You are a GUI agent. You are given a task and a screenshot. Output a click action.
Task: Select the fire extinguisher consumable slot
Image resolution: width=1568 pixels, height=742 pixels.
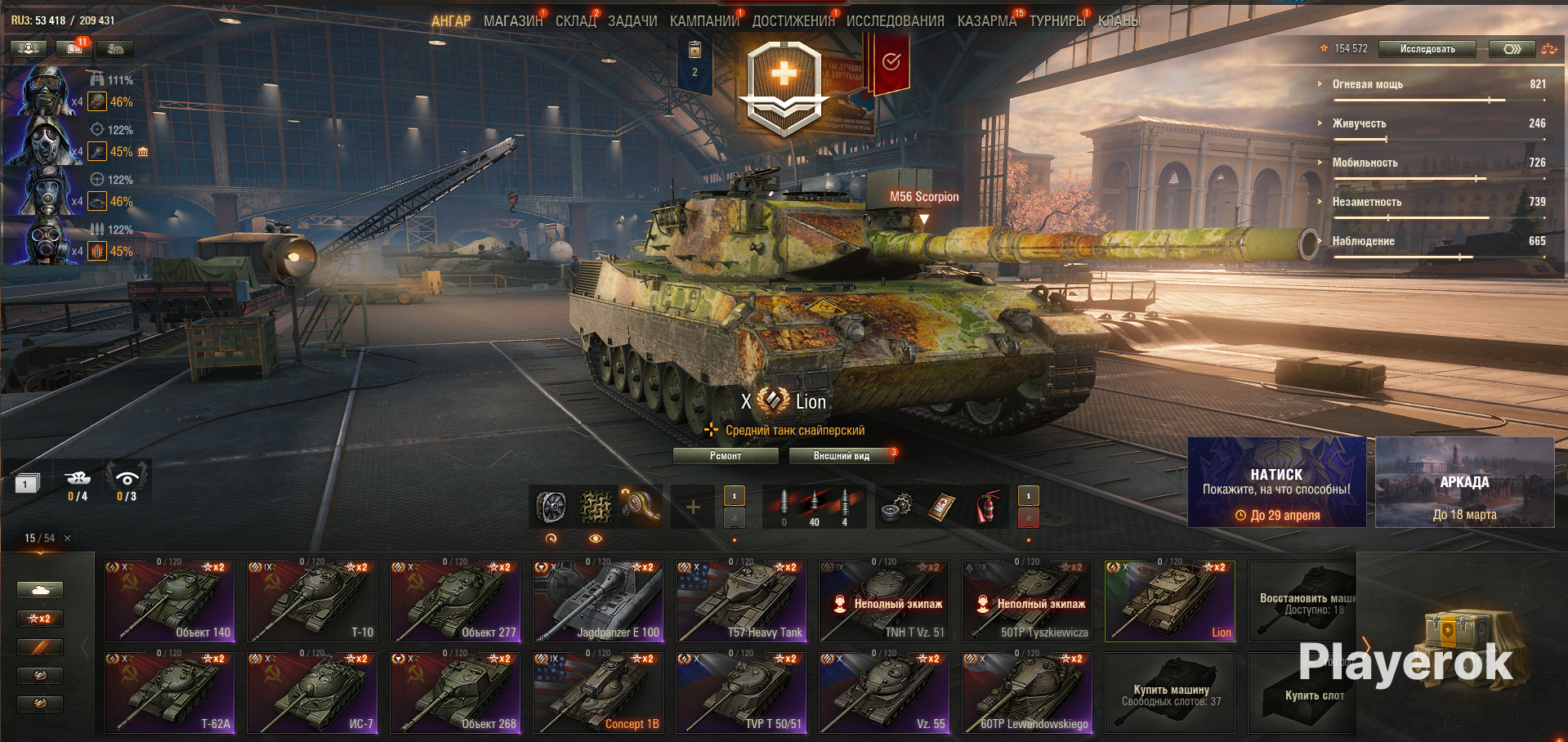point(986,507)
